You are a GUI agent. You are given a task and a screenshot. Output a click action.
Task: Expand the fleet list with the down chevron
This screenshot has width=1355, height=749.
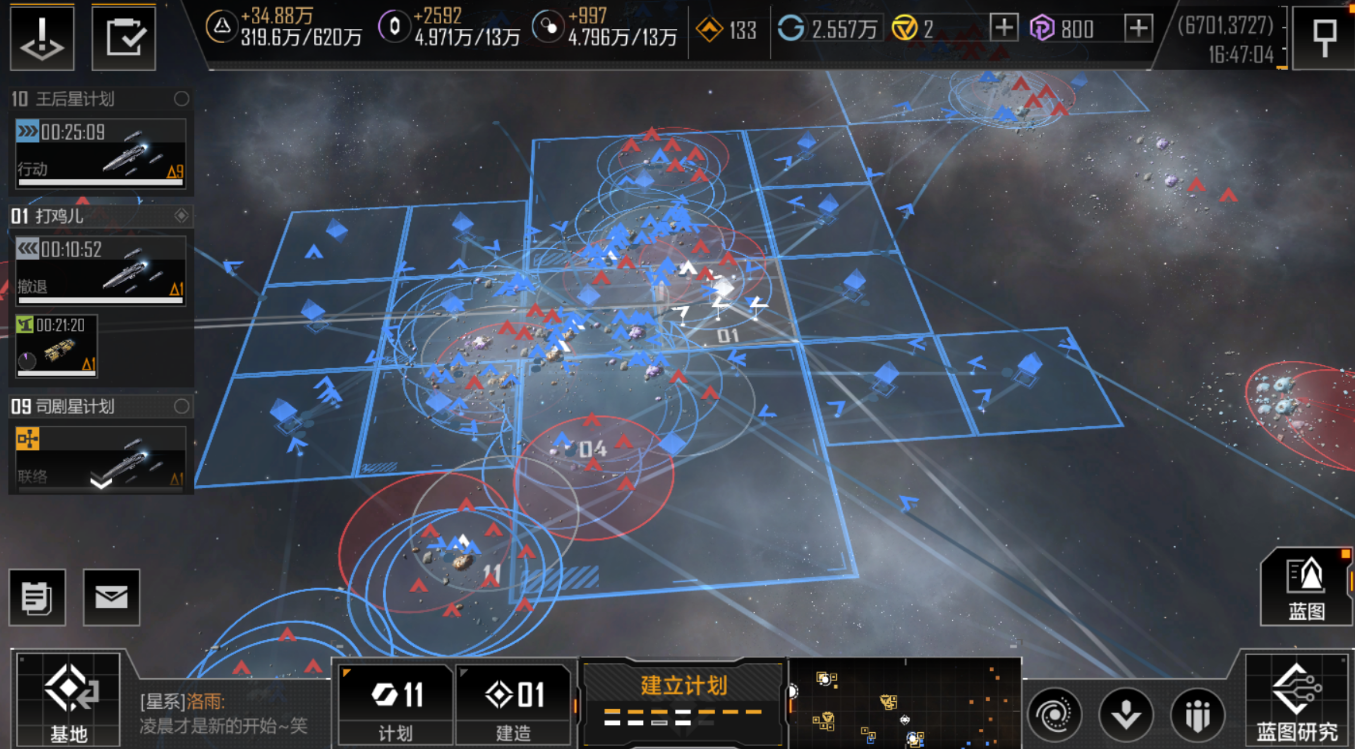tap(101, 483)
